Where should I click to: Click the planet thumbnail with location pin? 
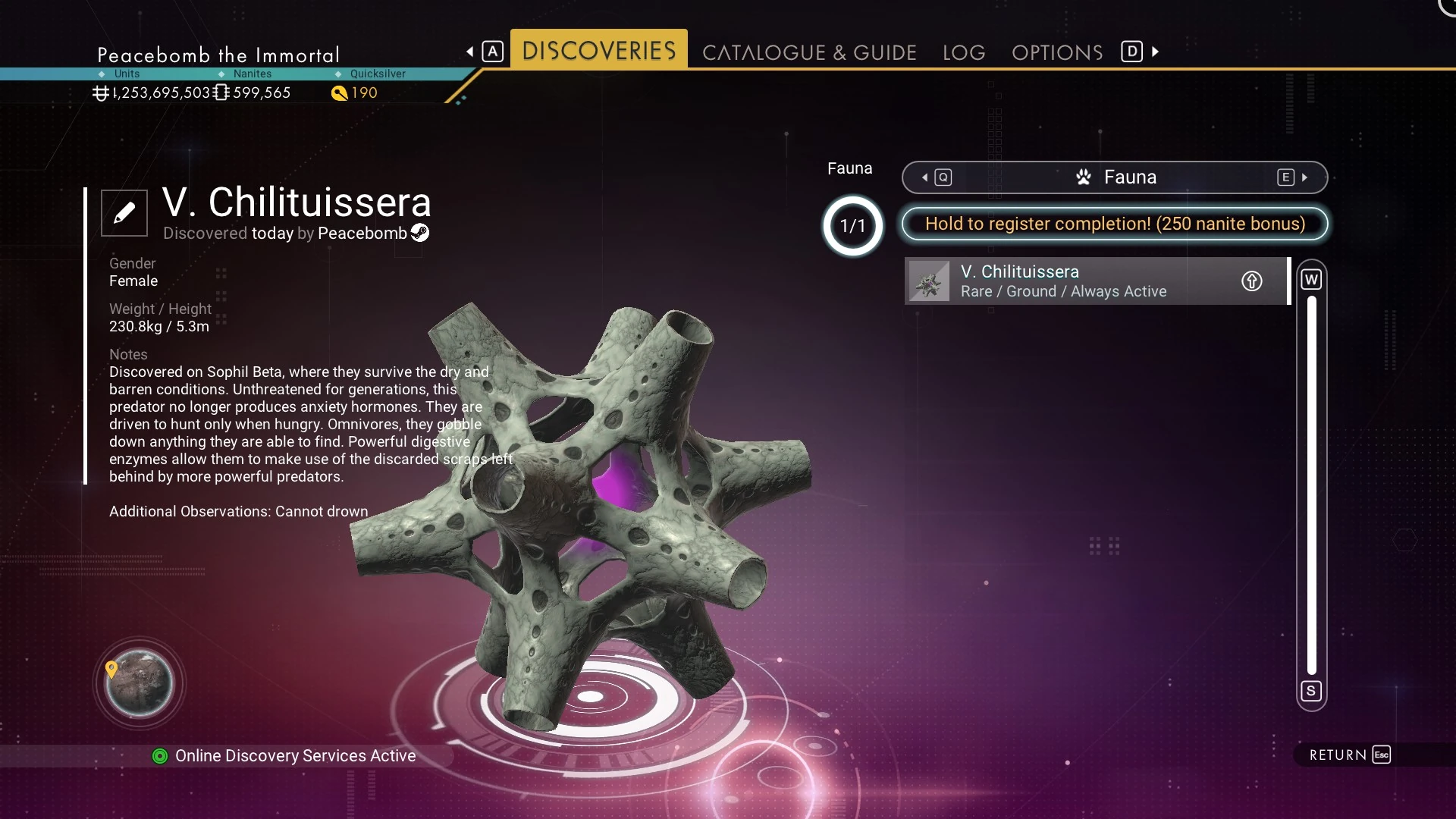pos(139,683)
